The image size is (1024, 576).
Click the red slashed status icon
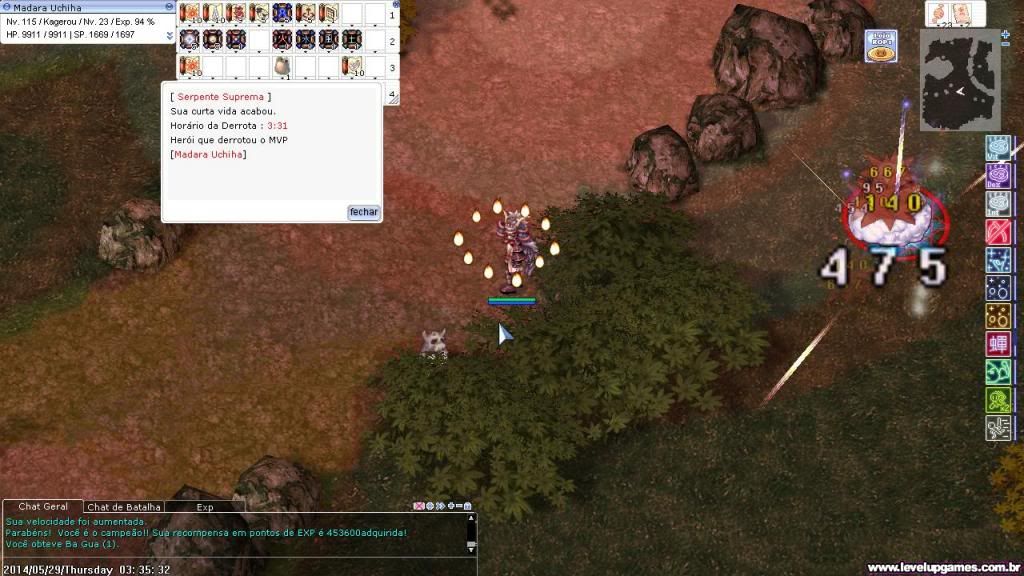pos(997,233)
